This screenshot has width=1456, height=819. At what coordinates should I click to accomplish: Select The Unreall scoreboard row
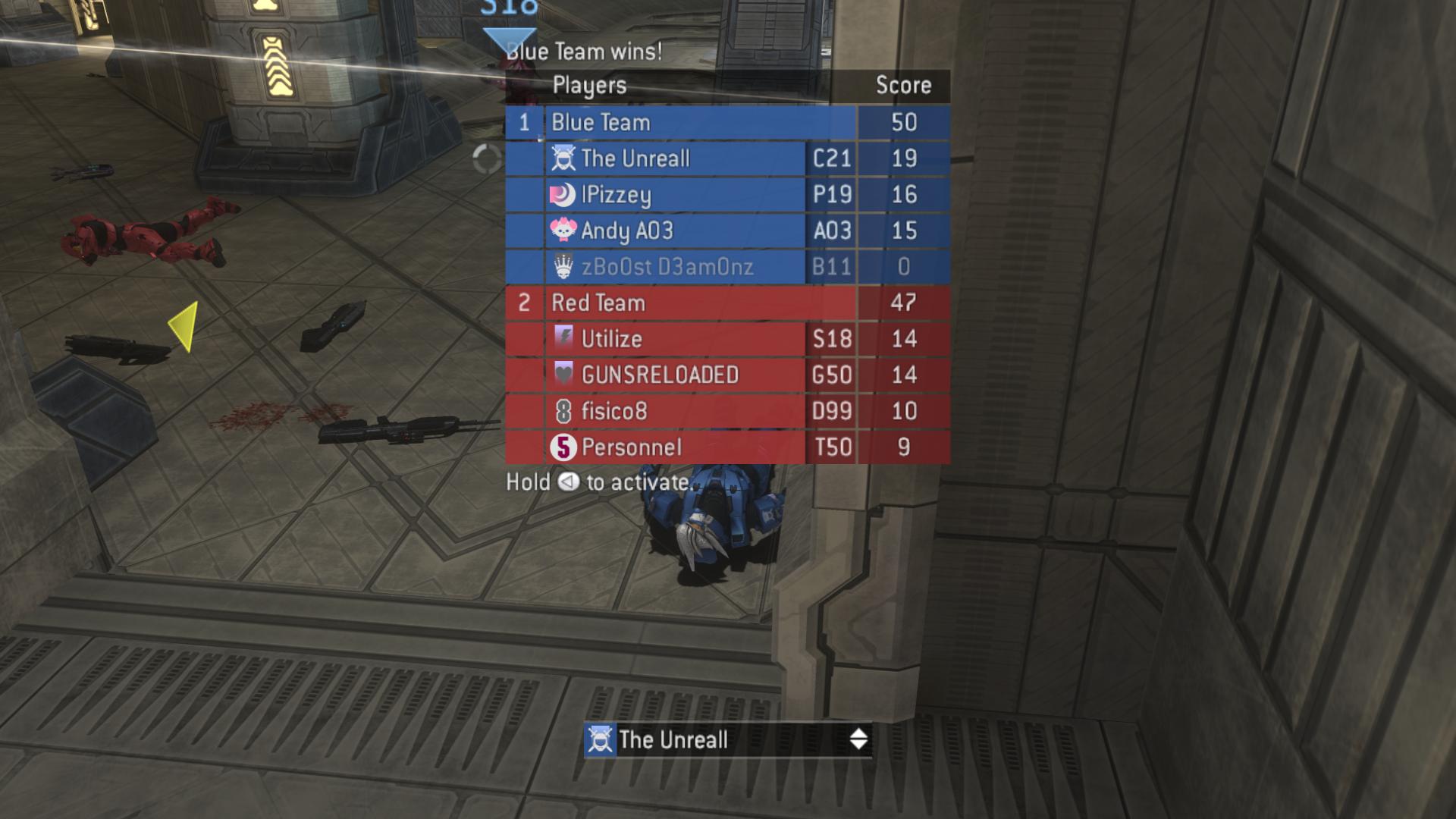point(675,158)
